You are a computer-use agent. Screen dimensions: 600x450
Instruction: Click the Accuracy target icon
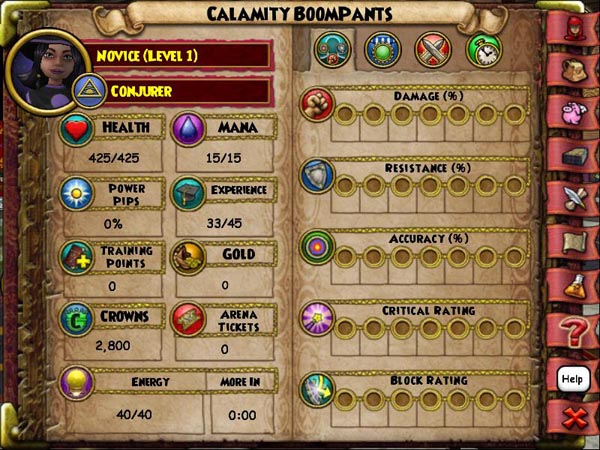[317, 247]
